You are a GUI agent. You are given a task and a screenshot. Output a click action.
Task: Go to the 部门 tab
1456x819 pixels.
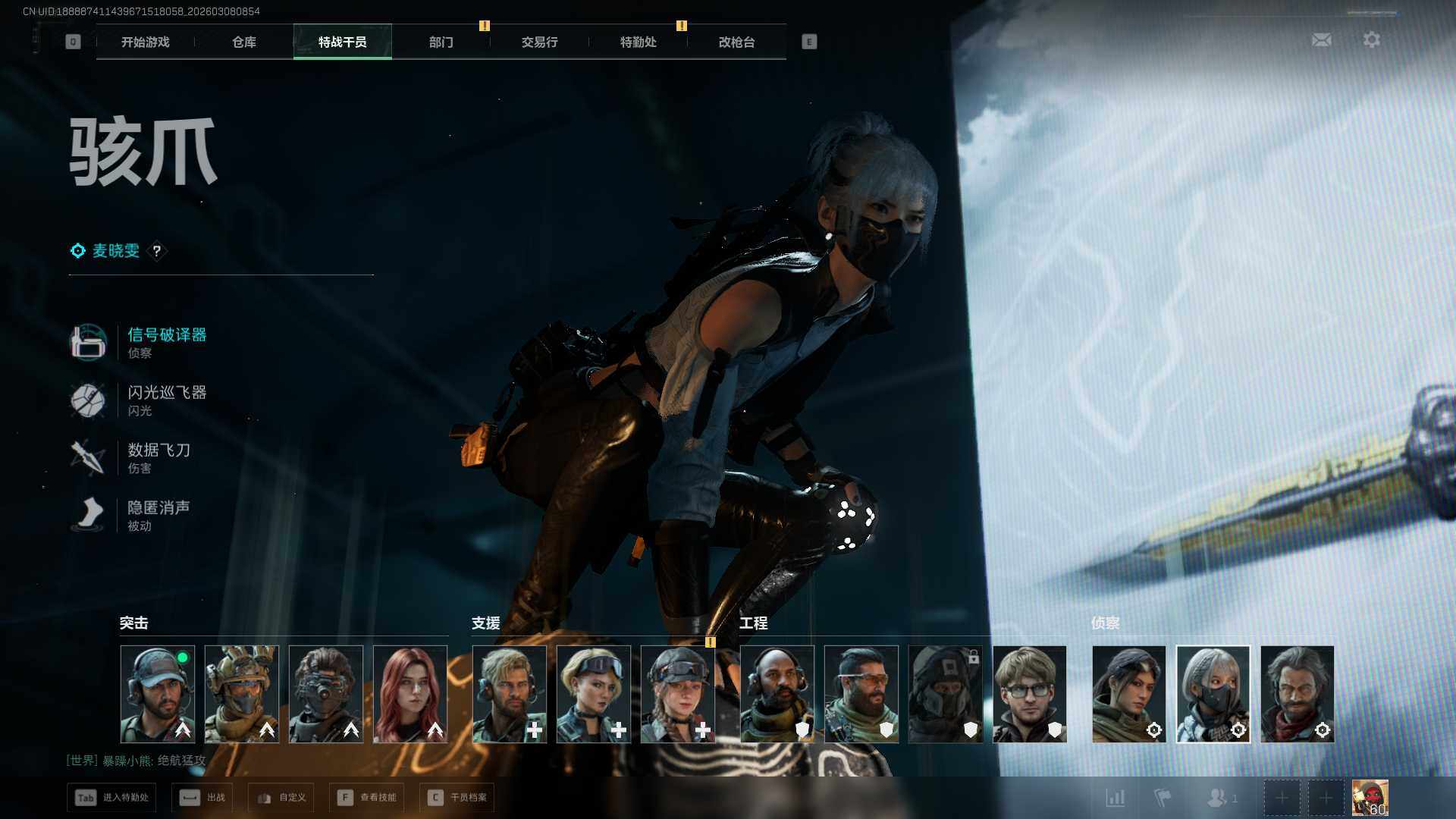point(441,42)
